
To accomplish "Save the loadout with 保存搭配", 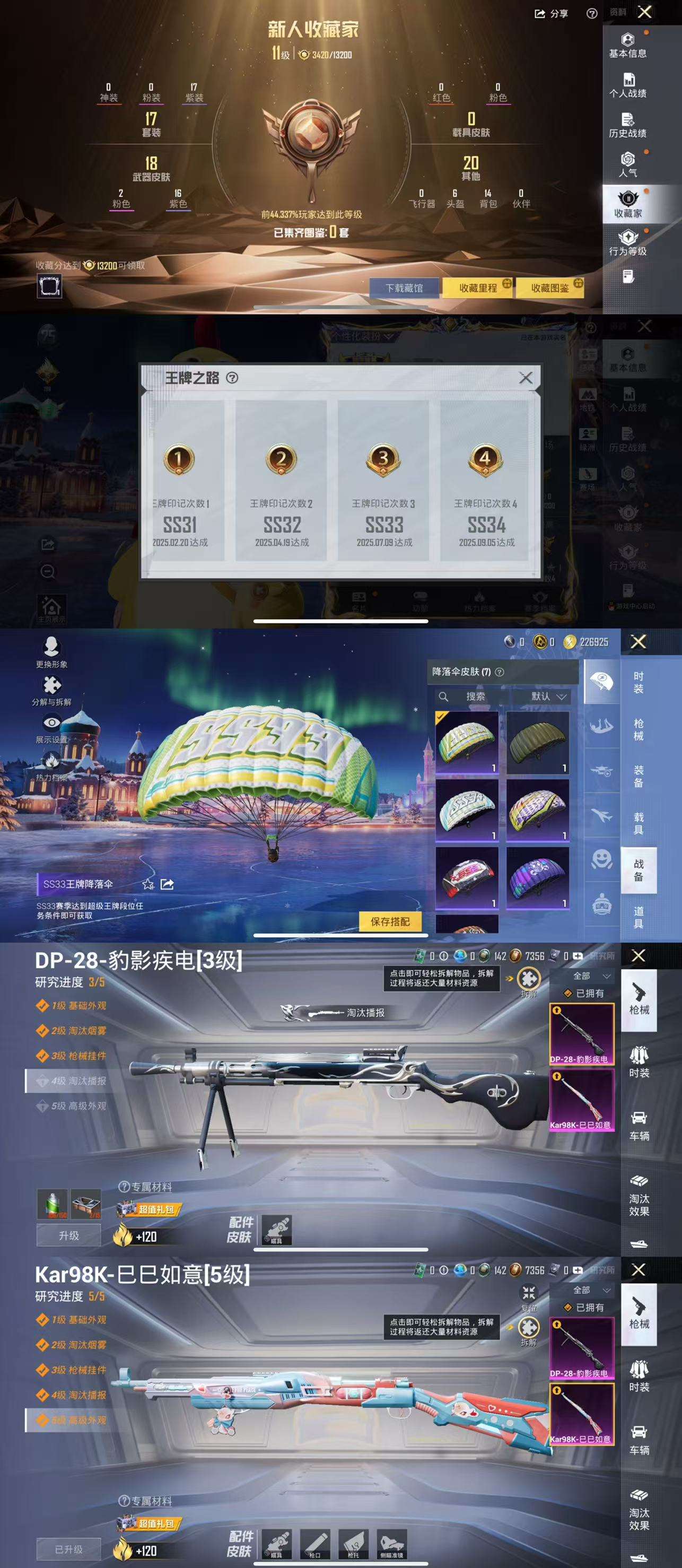I will point(390,921).
